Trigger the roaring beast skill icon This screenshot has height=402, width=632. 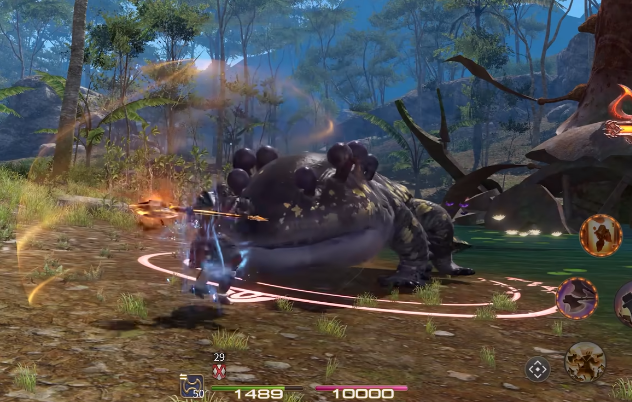(584, 361)
